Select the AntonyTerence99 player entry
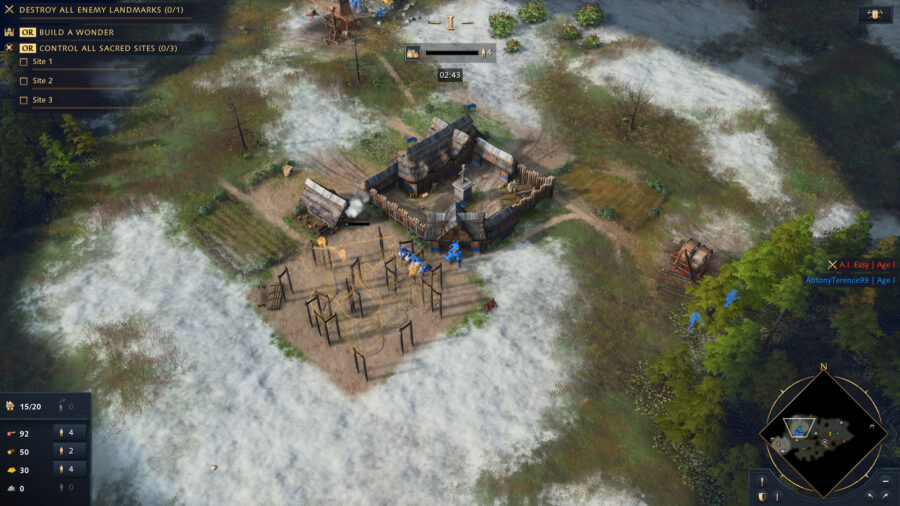The height and width of the screenshot is (506, 900). [x=848, y=280]
